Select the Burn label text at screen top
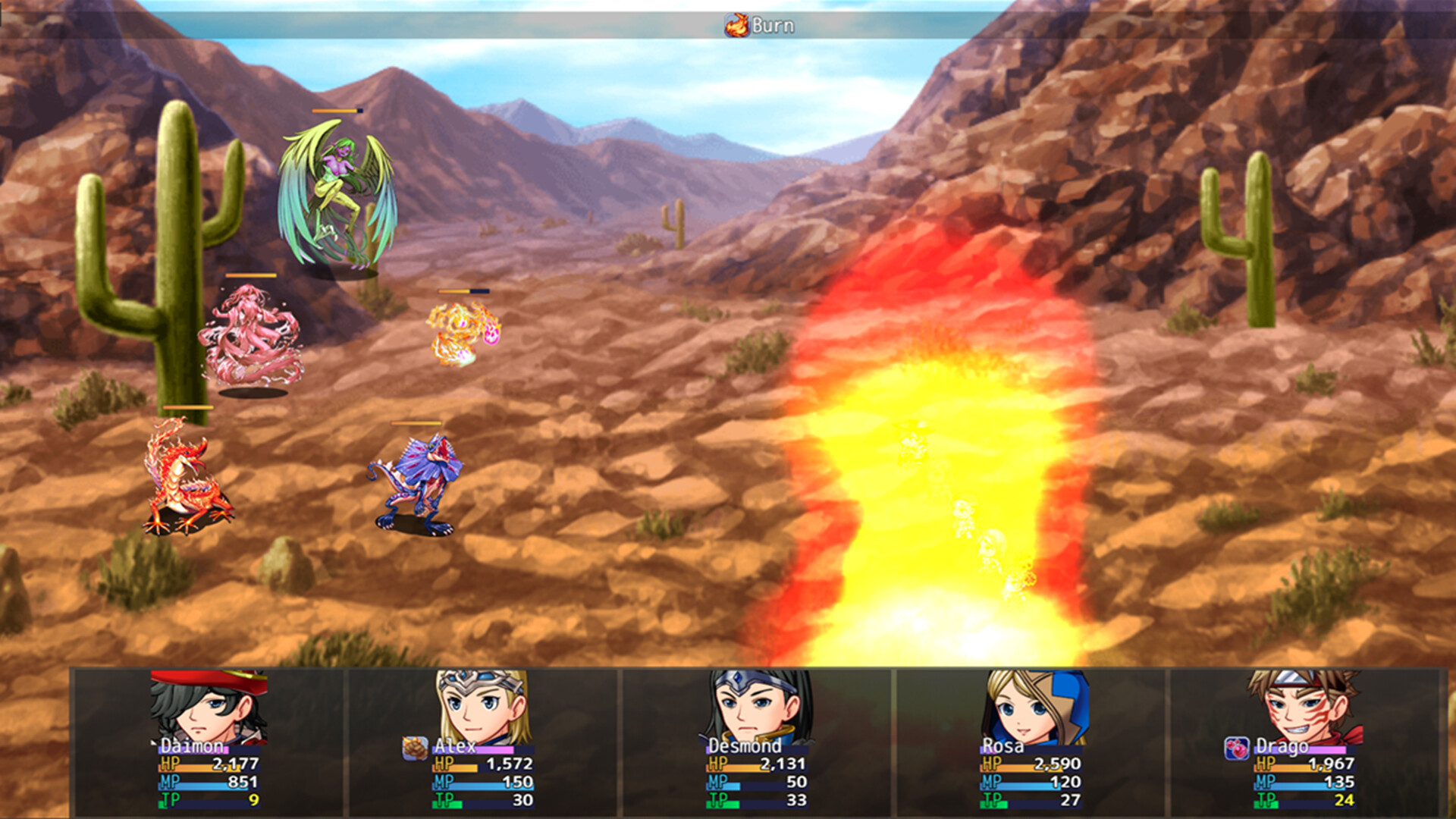The height and width of the screenshot is (819, 1456). (x=773, y=24)
